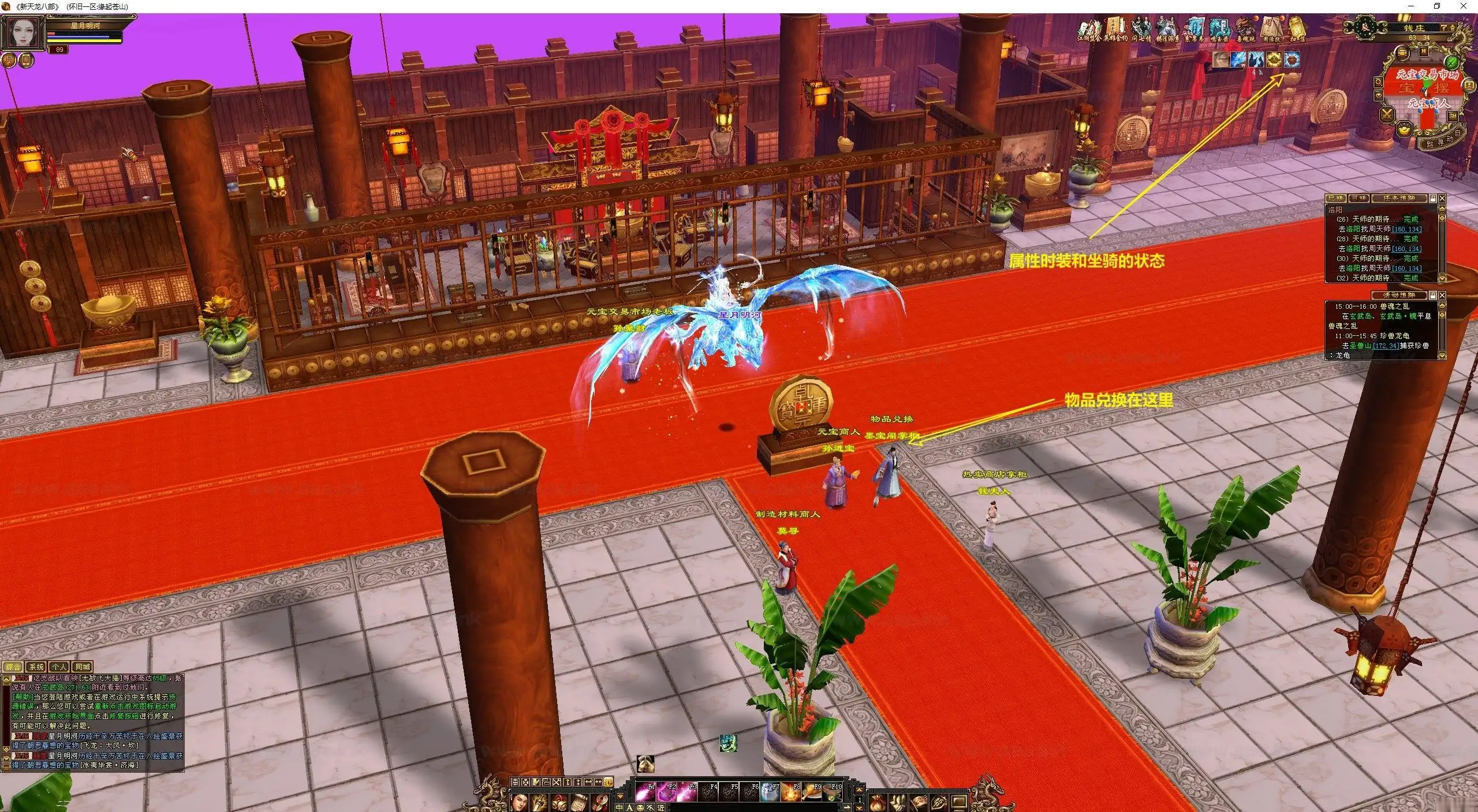Switch to the 可接 tab in the quest tracker
Viewport: 1478px width, 812px height.
click(x=1358, y=198)
